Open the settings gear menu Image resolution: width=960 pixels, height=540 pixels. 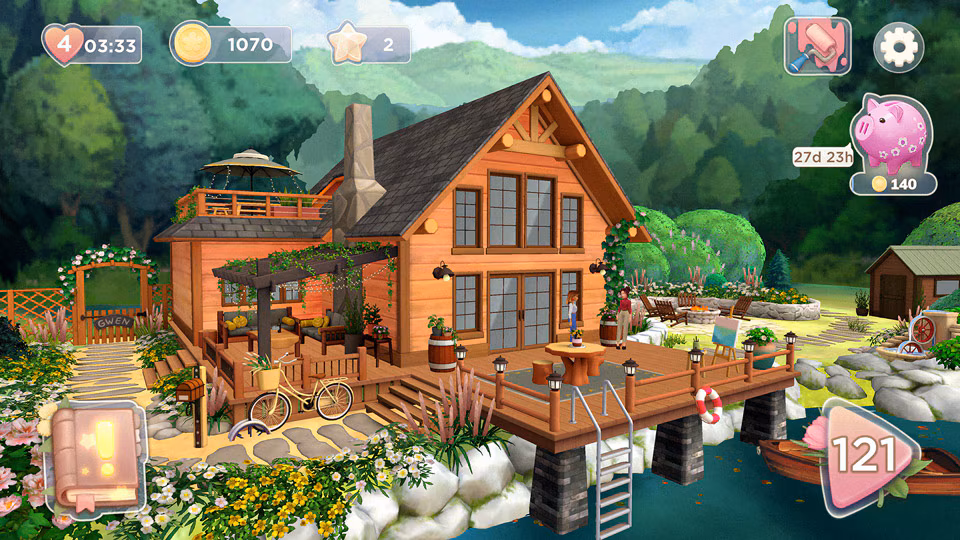click(898, 45)
